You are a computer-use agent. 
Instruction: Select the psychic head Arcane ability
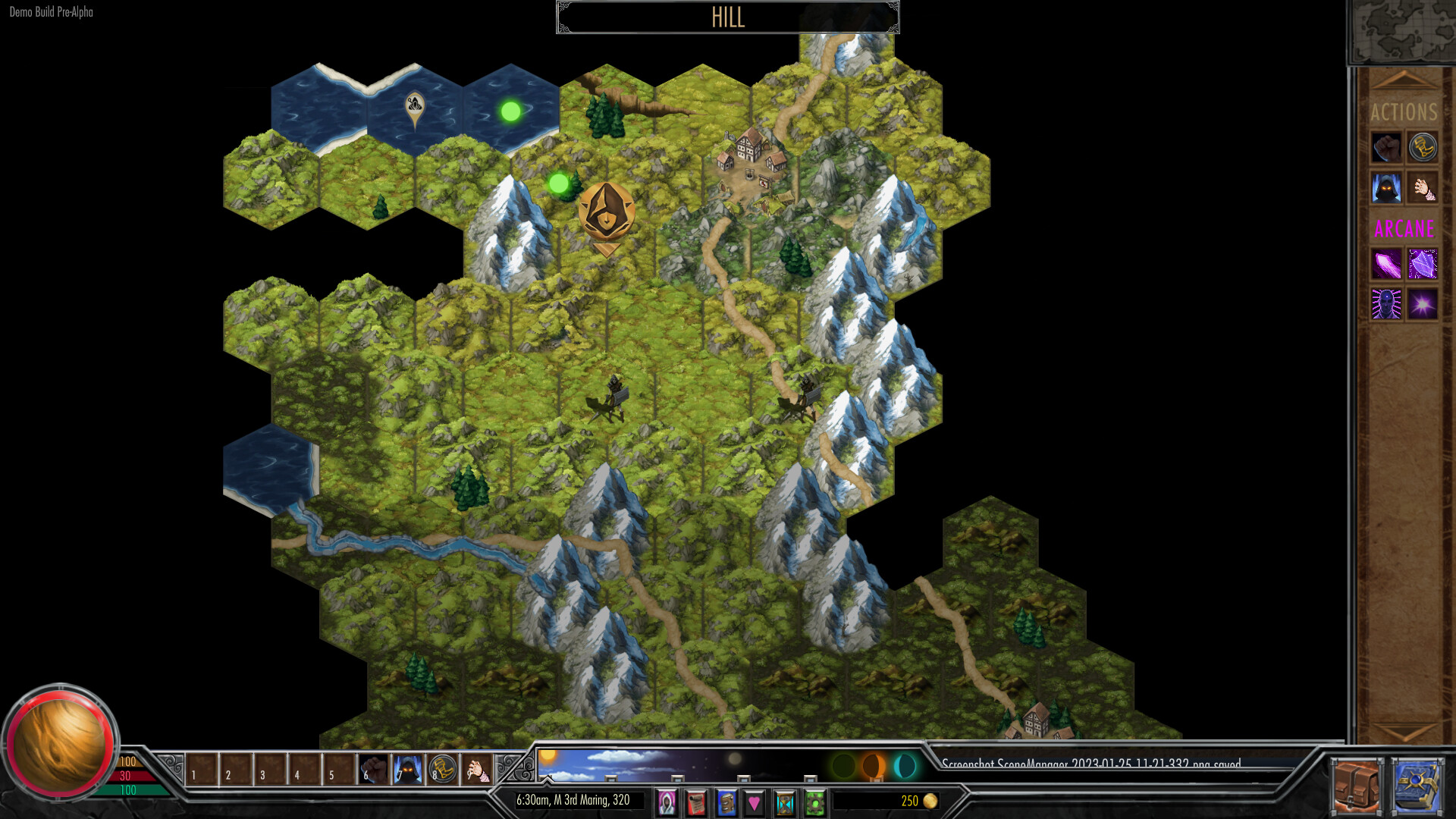(x=1386, y=305)
